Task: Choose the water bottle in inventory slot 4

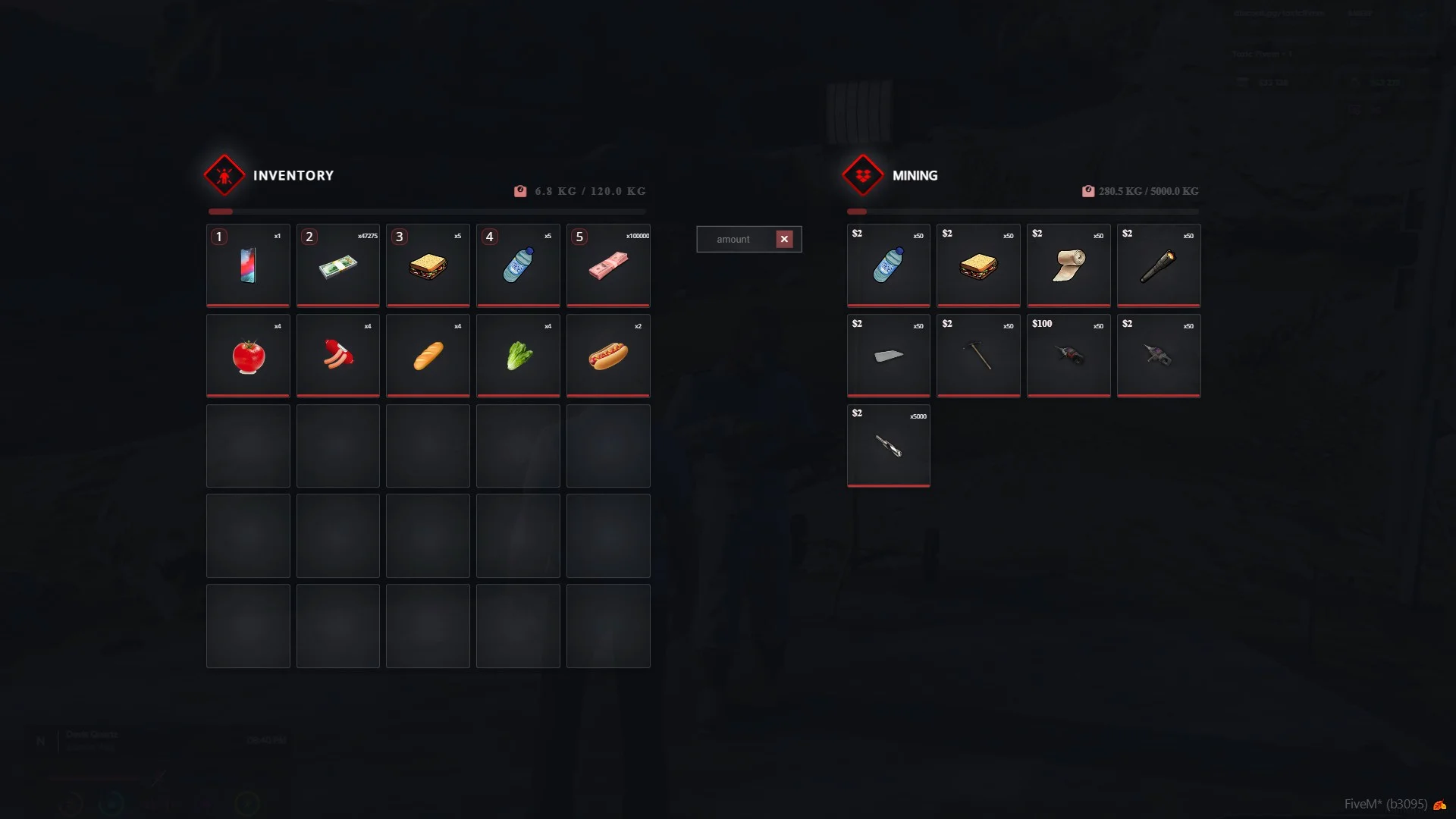Action: pyautogui.click(x=518, y=265)
